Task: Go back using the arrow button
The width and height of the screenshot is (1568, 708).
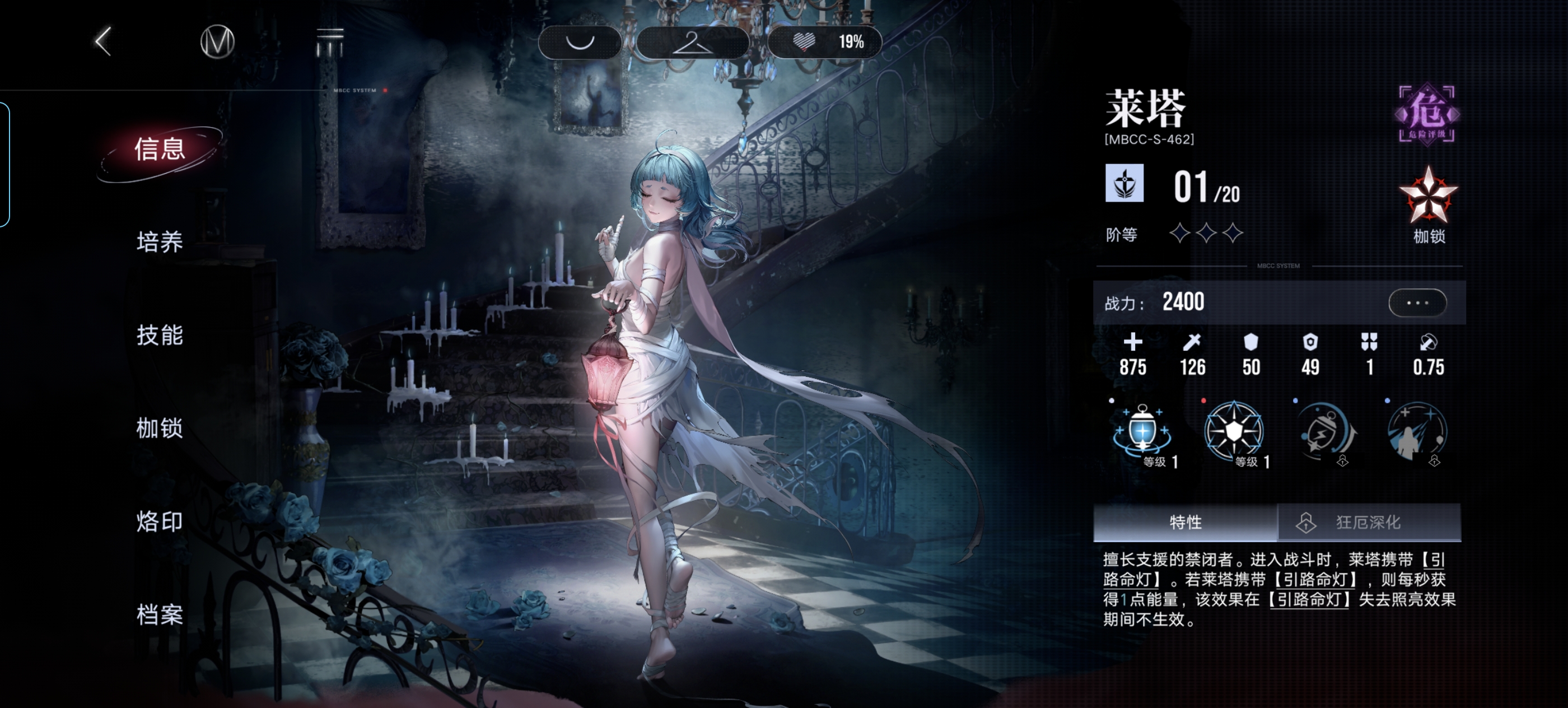Action: 104,41
